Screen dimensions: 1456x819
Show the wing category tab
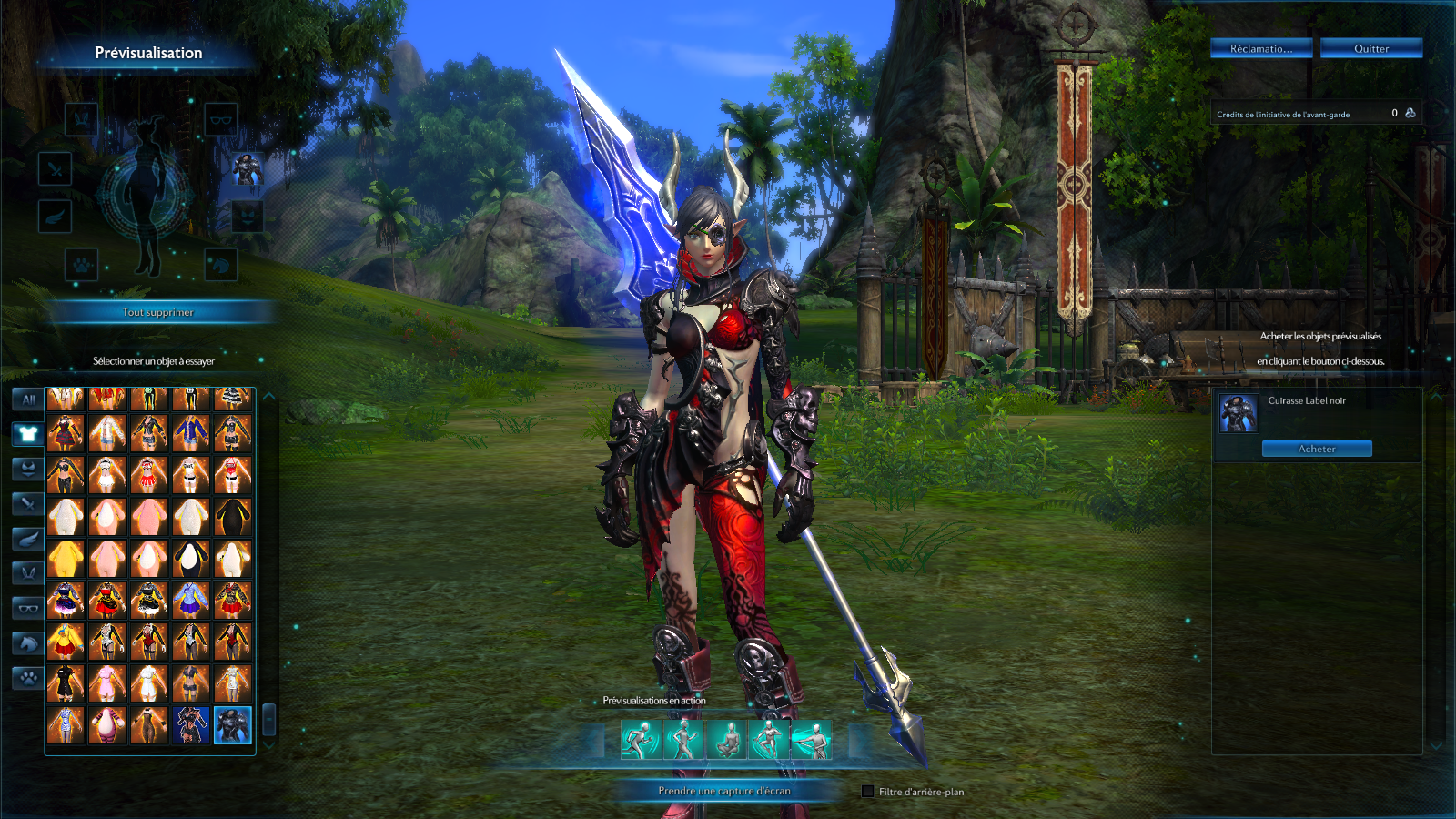click(28, 539)
